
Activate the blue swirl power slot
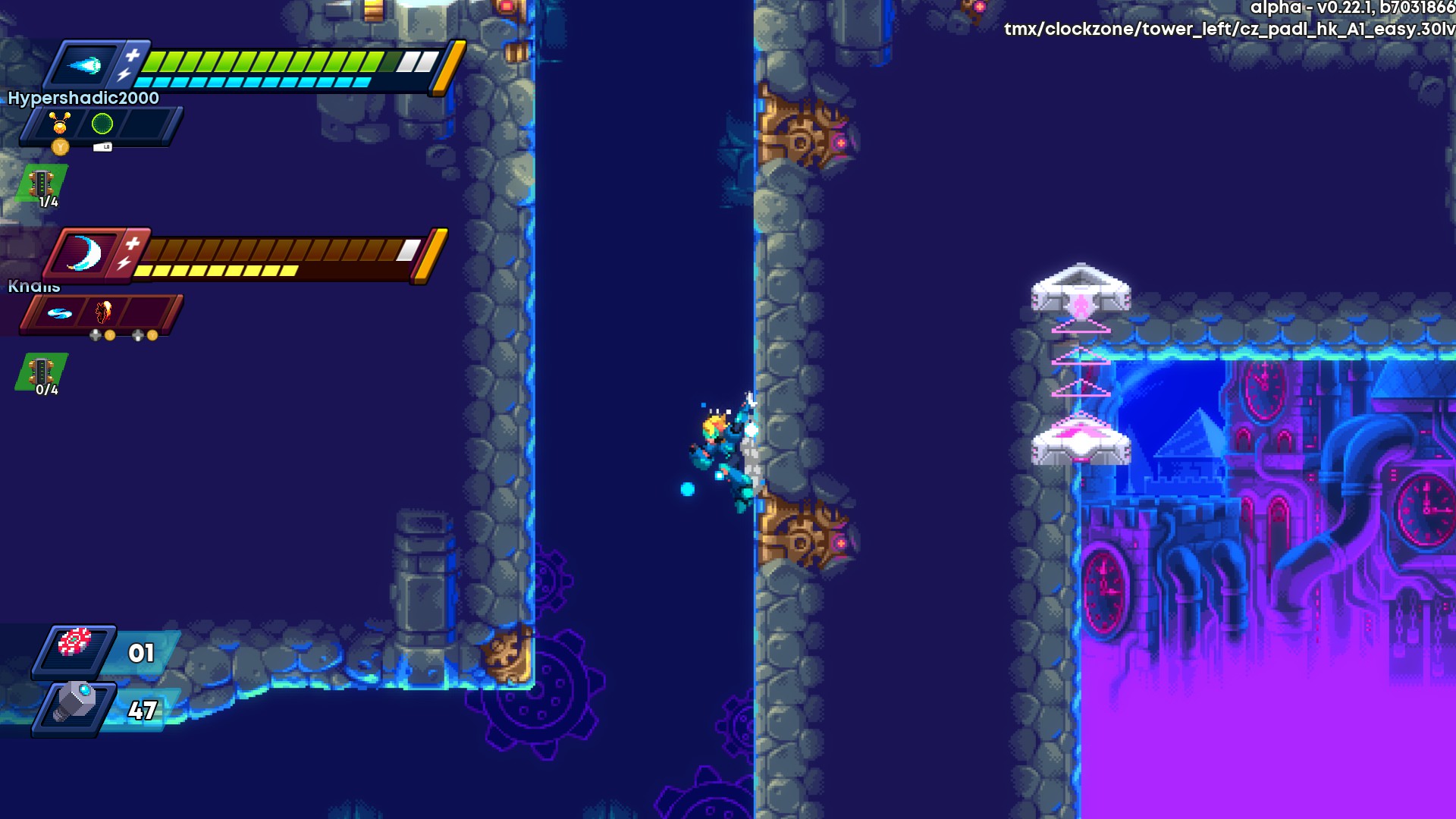(60, 312)
